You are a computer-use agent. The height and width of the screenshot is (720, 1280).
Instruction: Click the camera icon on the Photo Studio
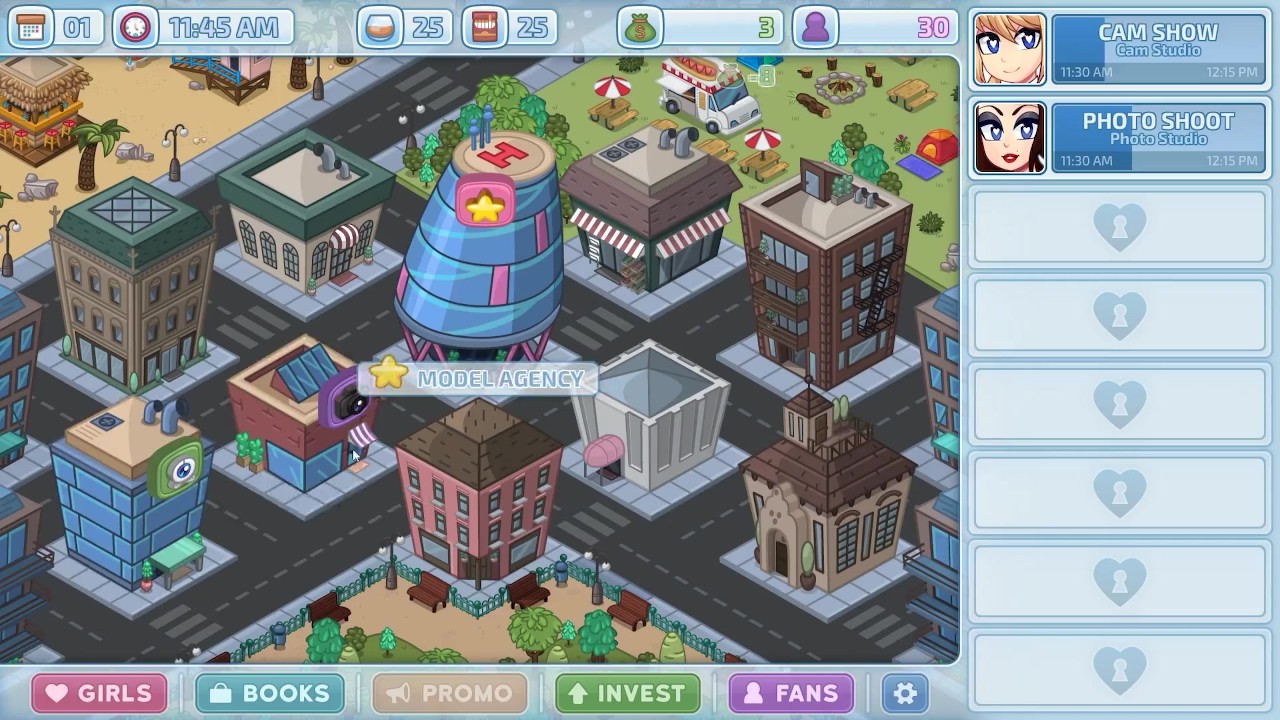(349, 403)
